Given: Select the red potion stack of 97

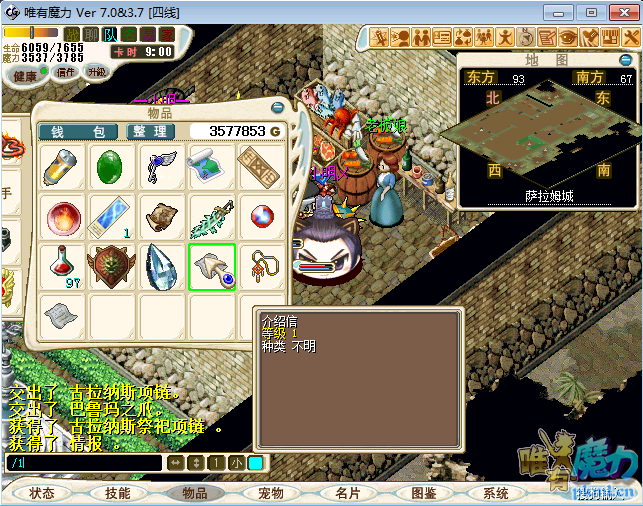Looking at the screenshot, I should [63, 267].
